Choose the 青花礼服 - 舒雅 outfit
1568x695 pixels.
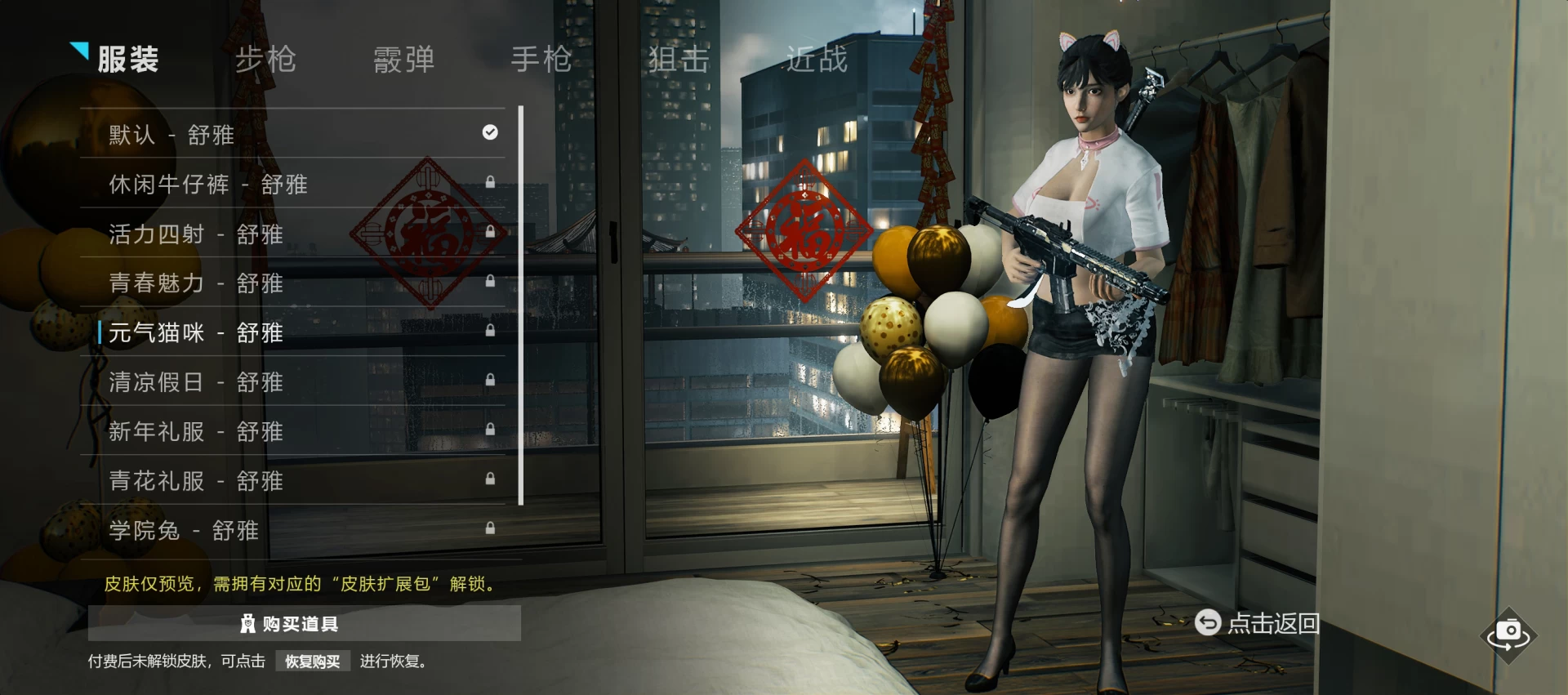tap(294, 480)
